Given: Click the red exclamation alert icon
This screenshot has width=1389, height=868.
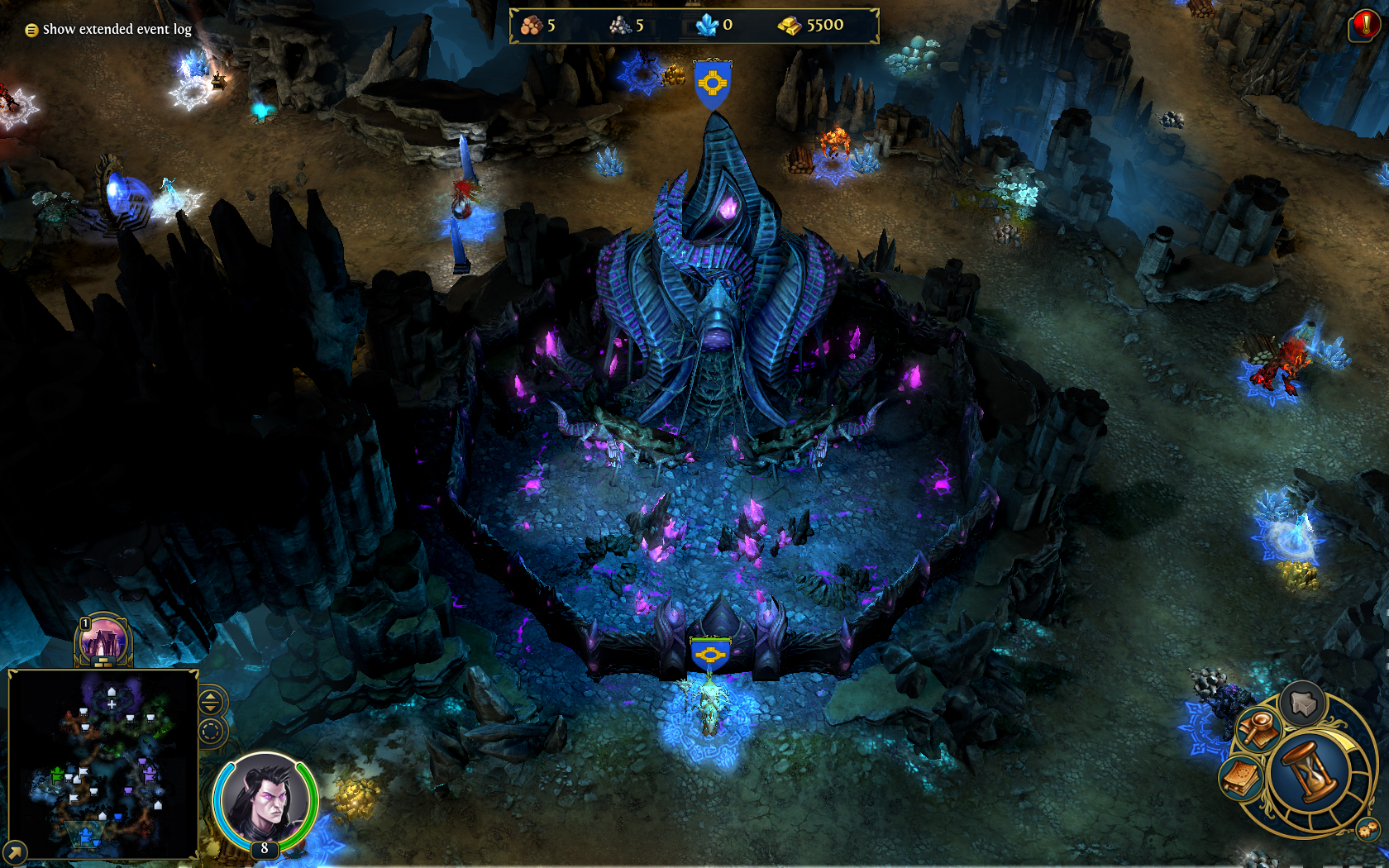Looking at the screenshot, I should pos(1365,26).
